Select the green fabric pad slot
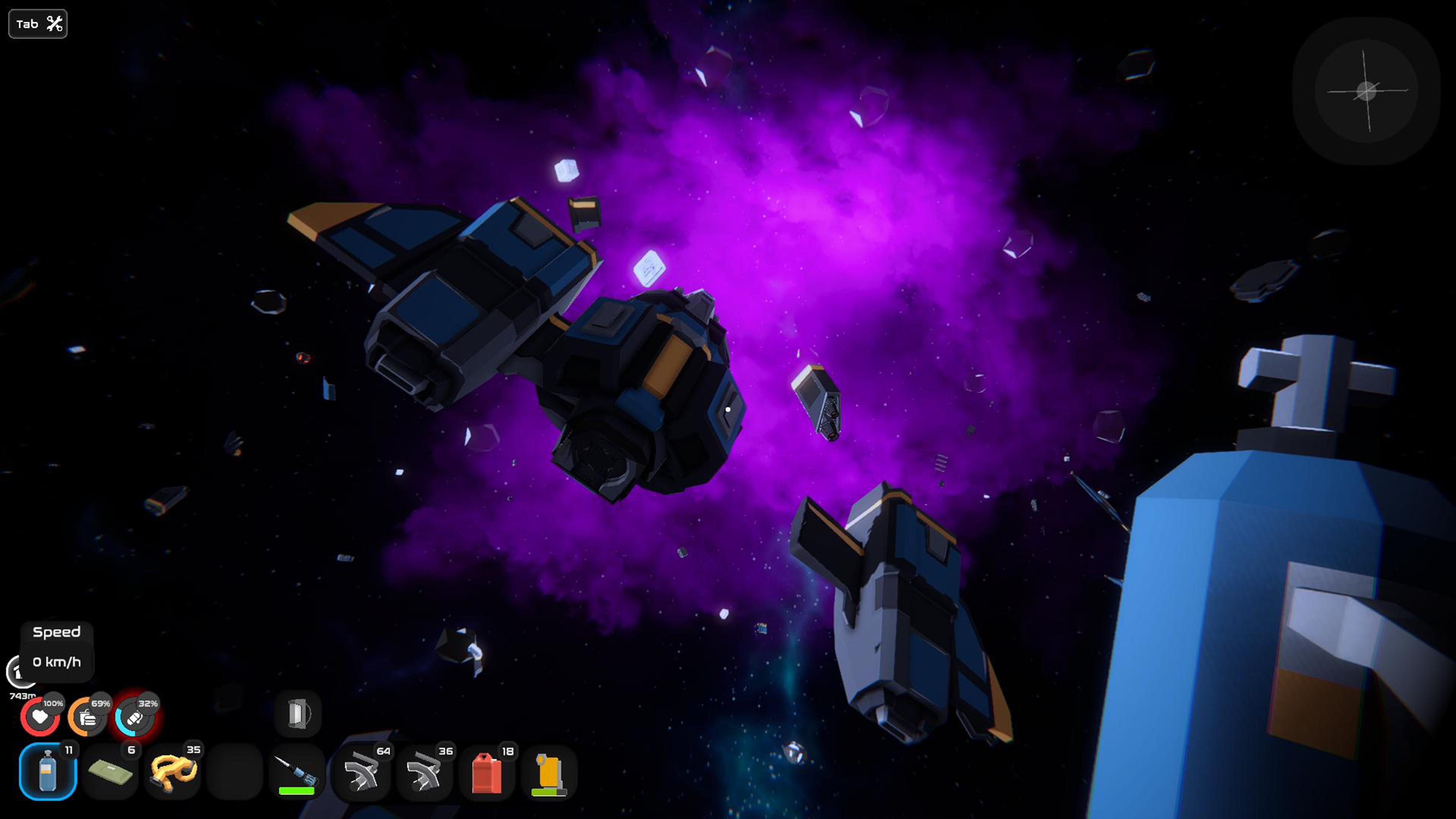The image size is (1456, 819). 110,772
